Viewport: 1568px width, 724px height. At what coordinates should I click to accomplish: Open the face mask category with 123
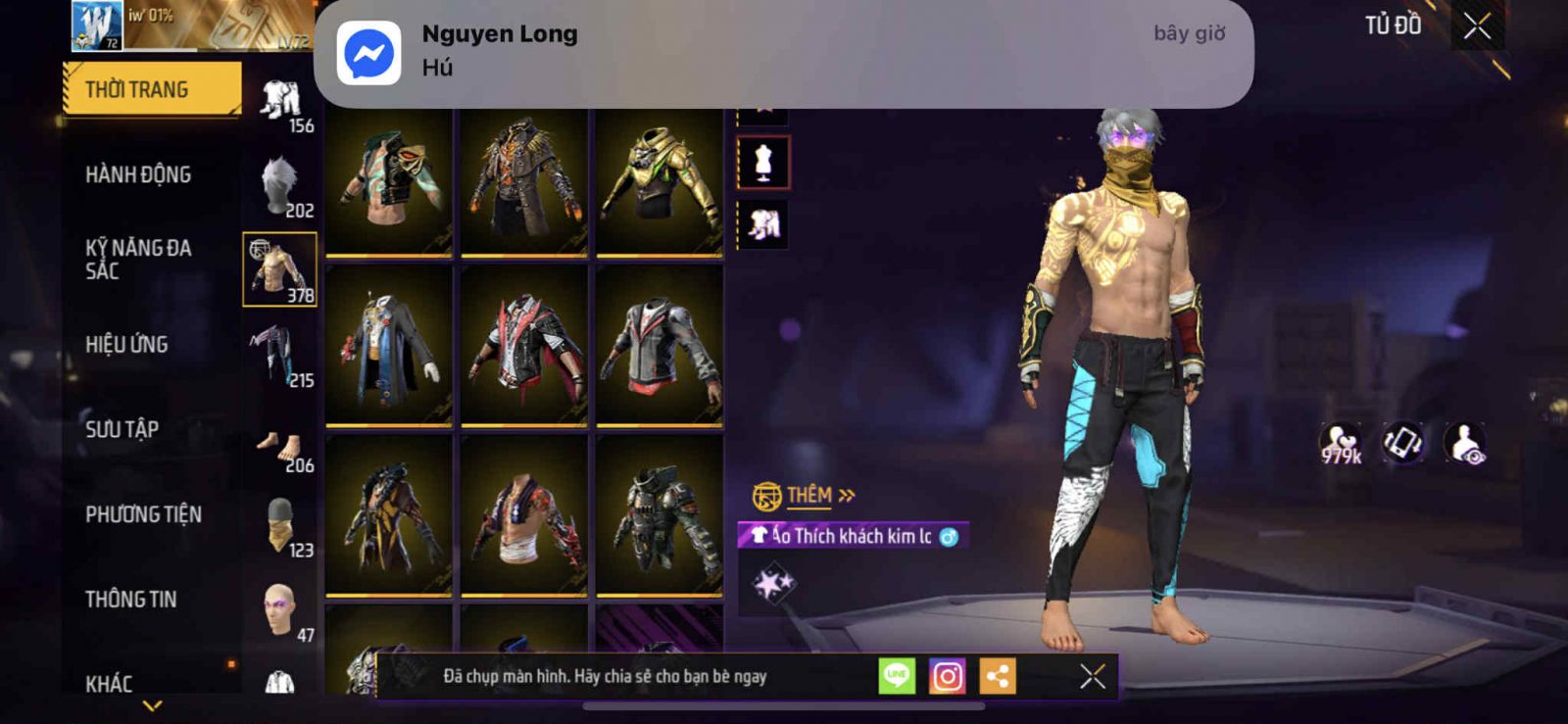click(280, 525)
